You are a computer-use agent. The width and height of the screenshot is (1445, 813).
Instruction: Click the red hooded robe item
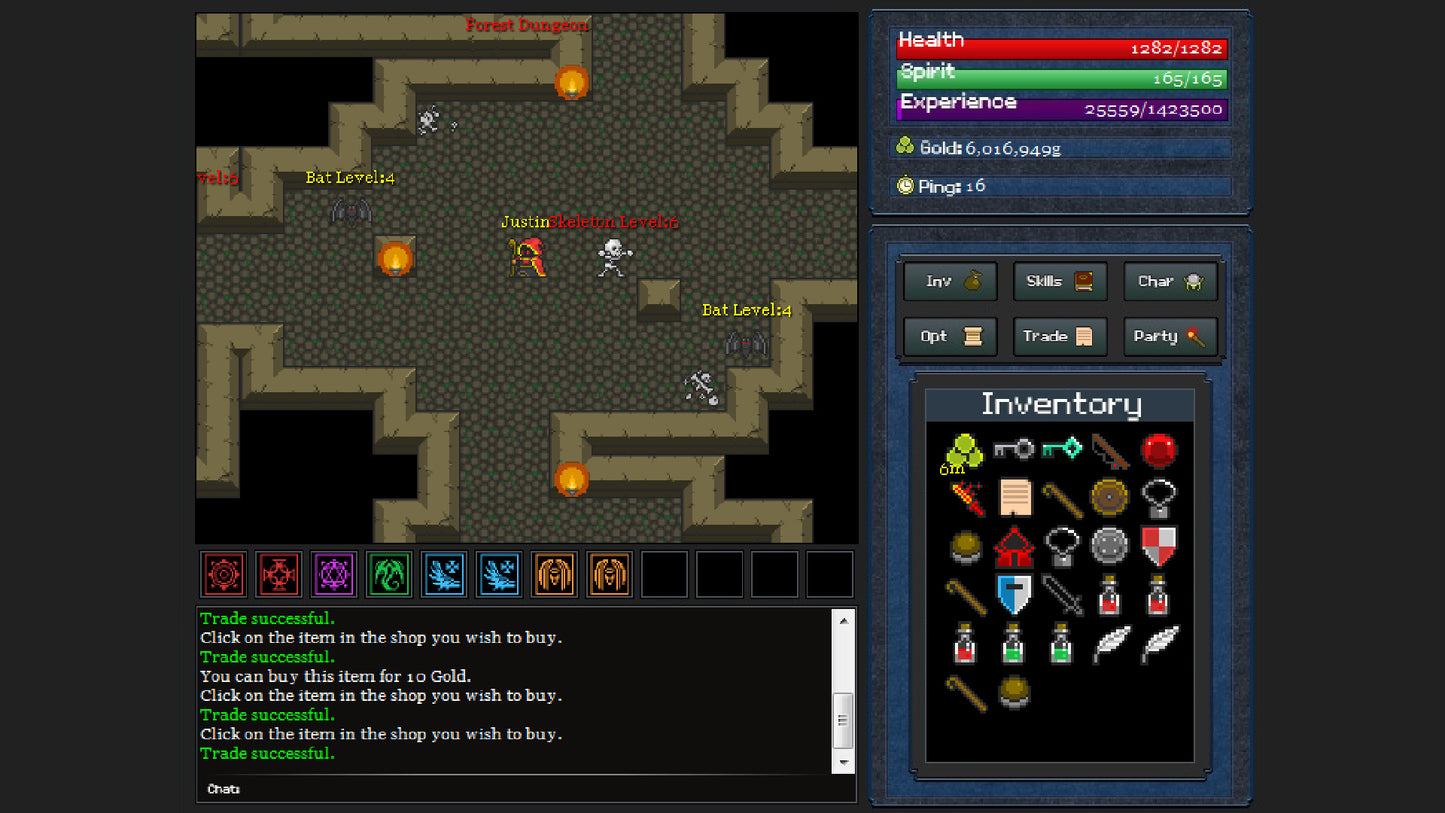coord(1014,547)
